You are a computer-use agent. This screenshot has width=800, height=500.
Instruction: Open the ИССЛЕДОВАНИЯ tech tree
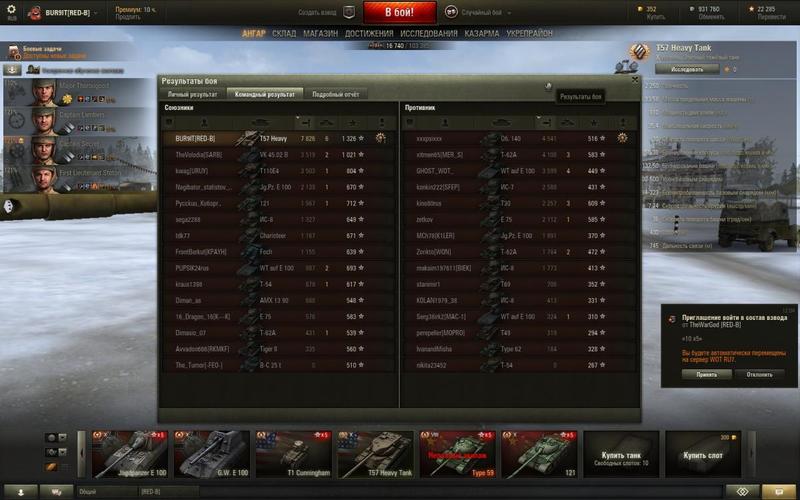click(x=428, y=33)
